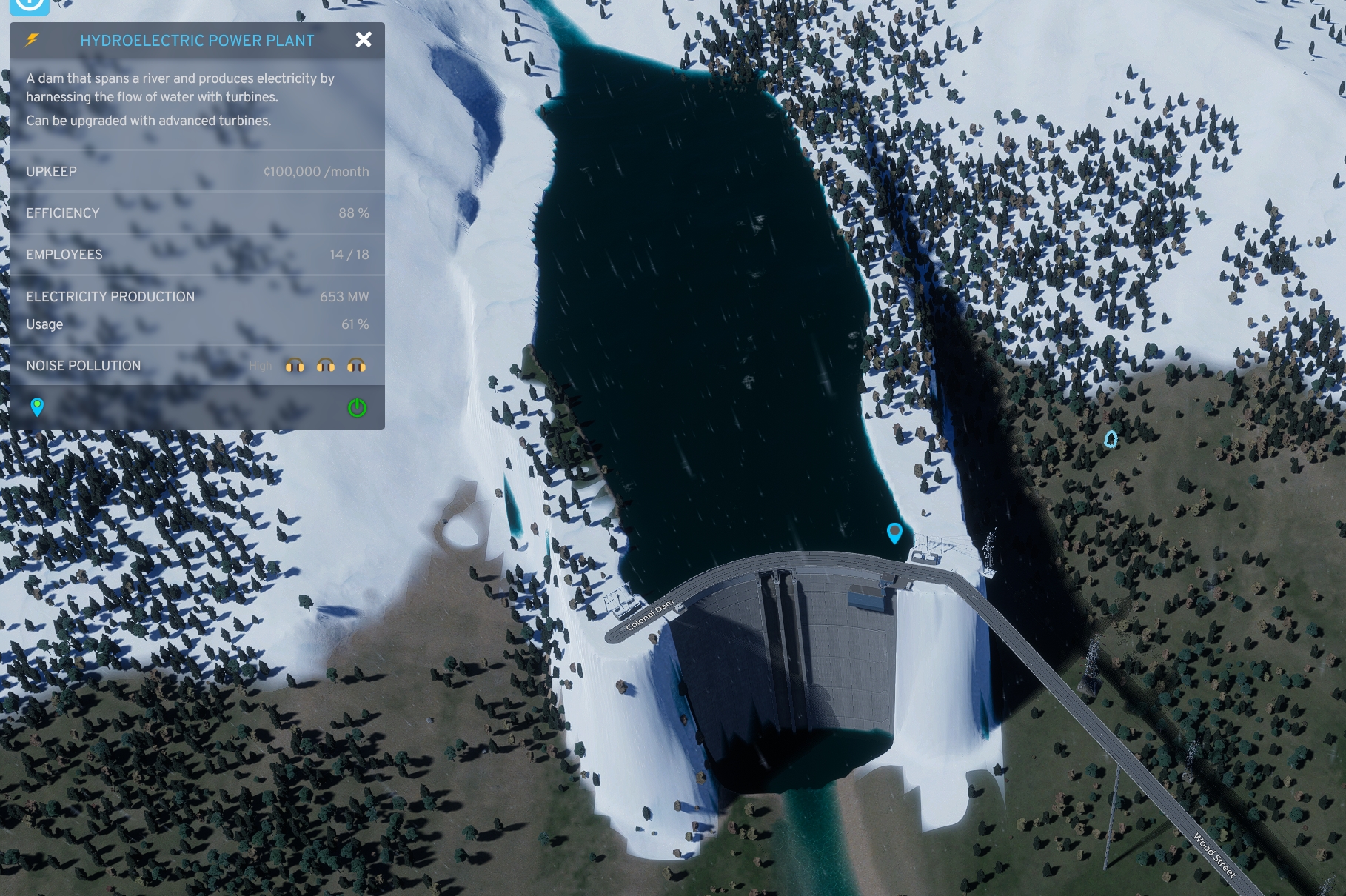Click the Usage 61% value
Screen dimensions: 1346x896
coord(352,324)
